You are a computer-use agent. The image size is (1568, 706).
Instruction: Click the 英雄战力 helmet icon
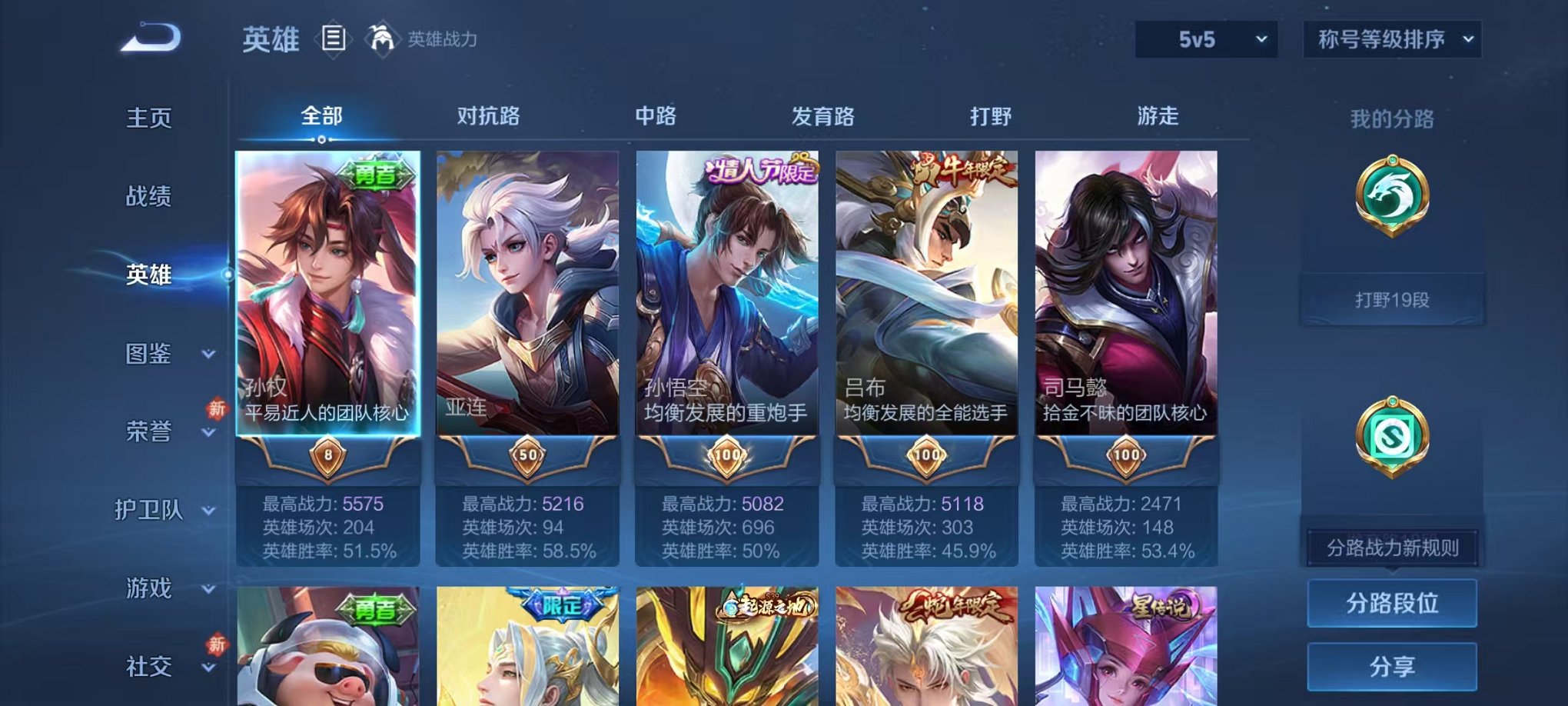point(379,37)
